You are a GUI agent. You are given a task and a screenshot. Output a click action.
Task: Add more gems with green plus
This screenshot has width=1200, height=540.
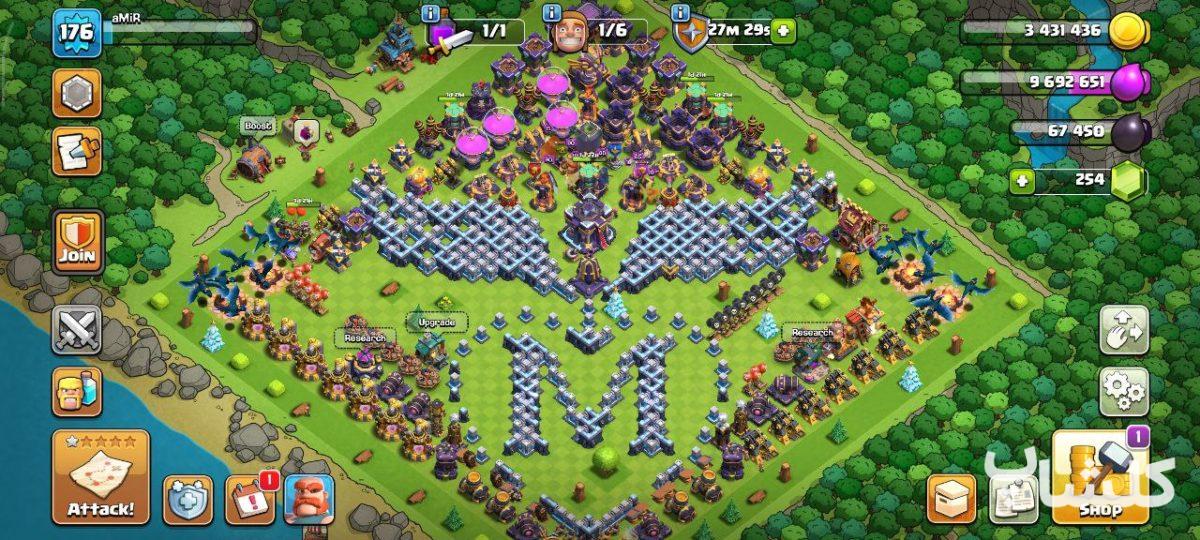(1022, 181)
